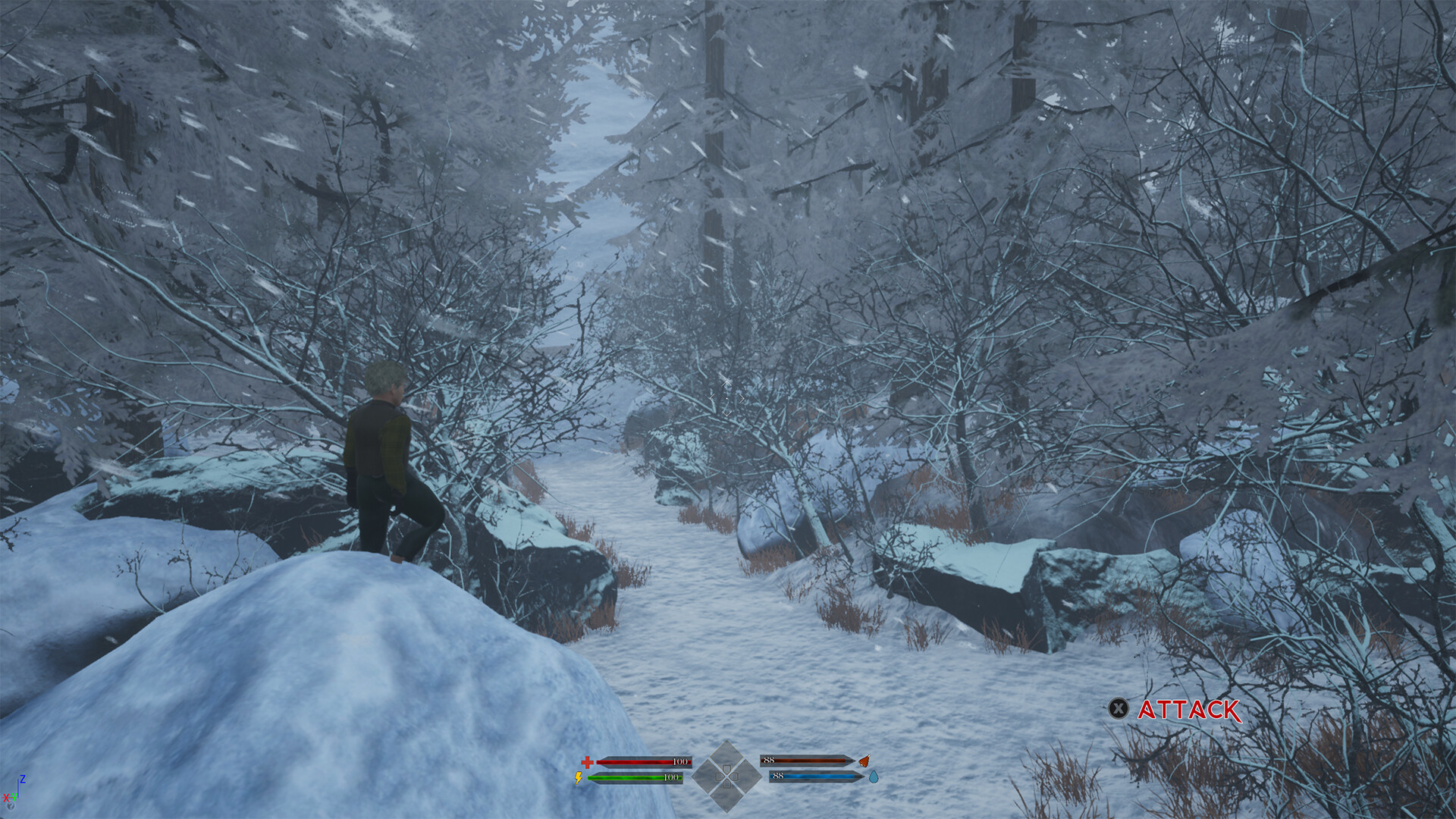Click the water droplet thirst icon

pyautogui.click(x=873, y=777)
